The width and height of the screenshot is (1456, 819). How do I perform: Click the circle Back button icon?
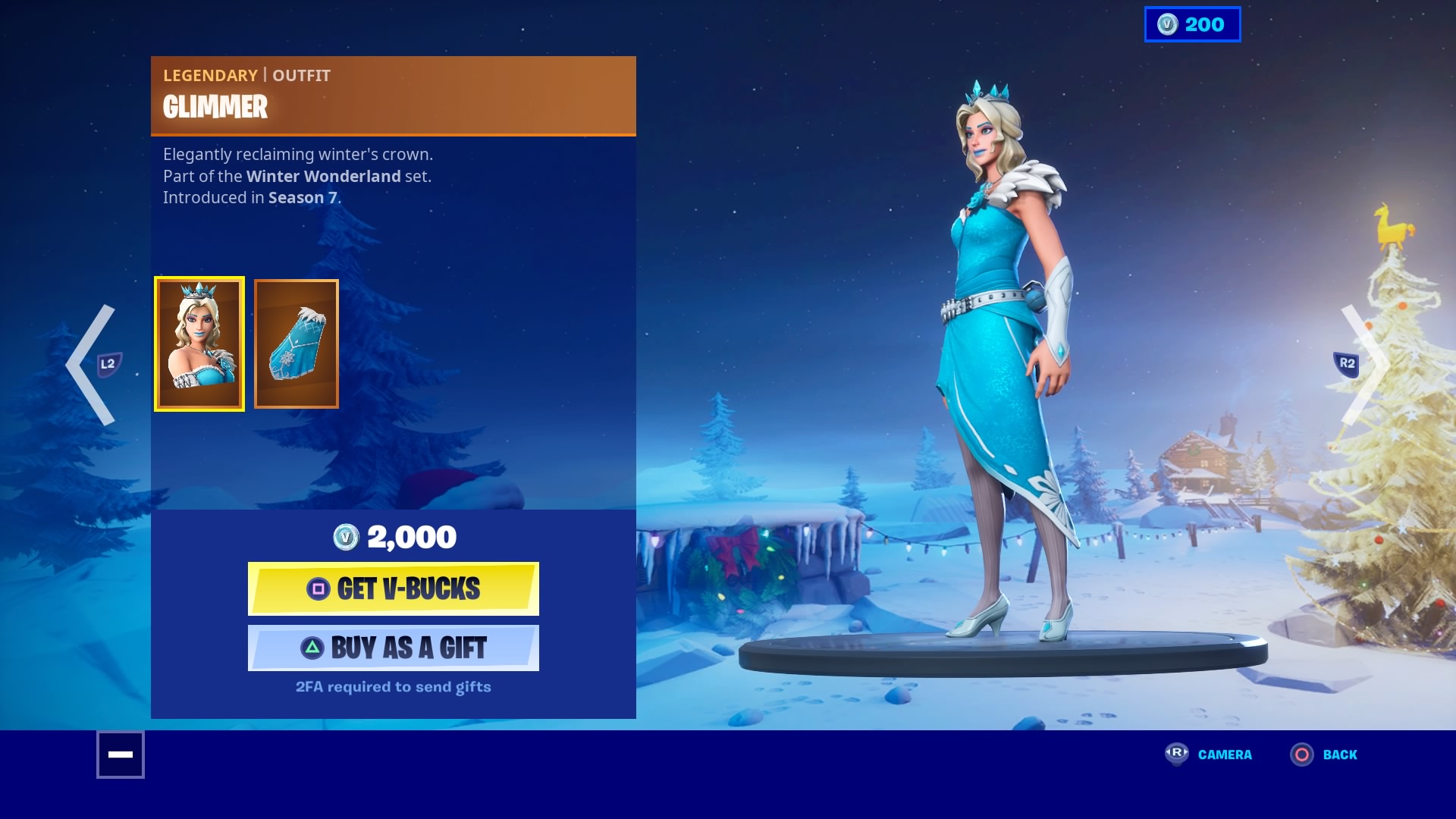[1302, 755]
